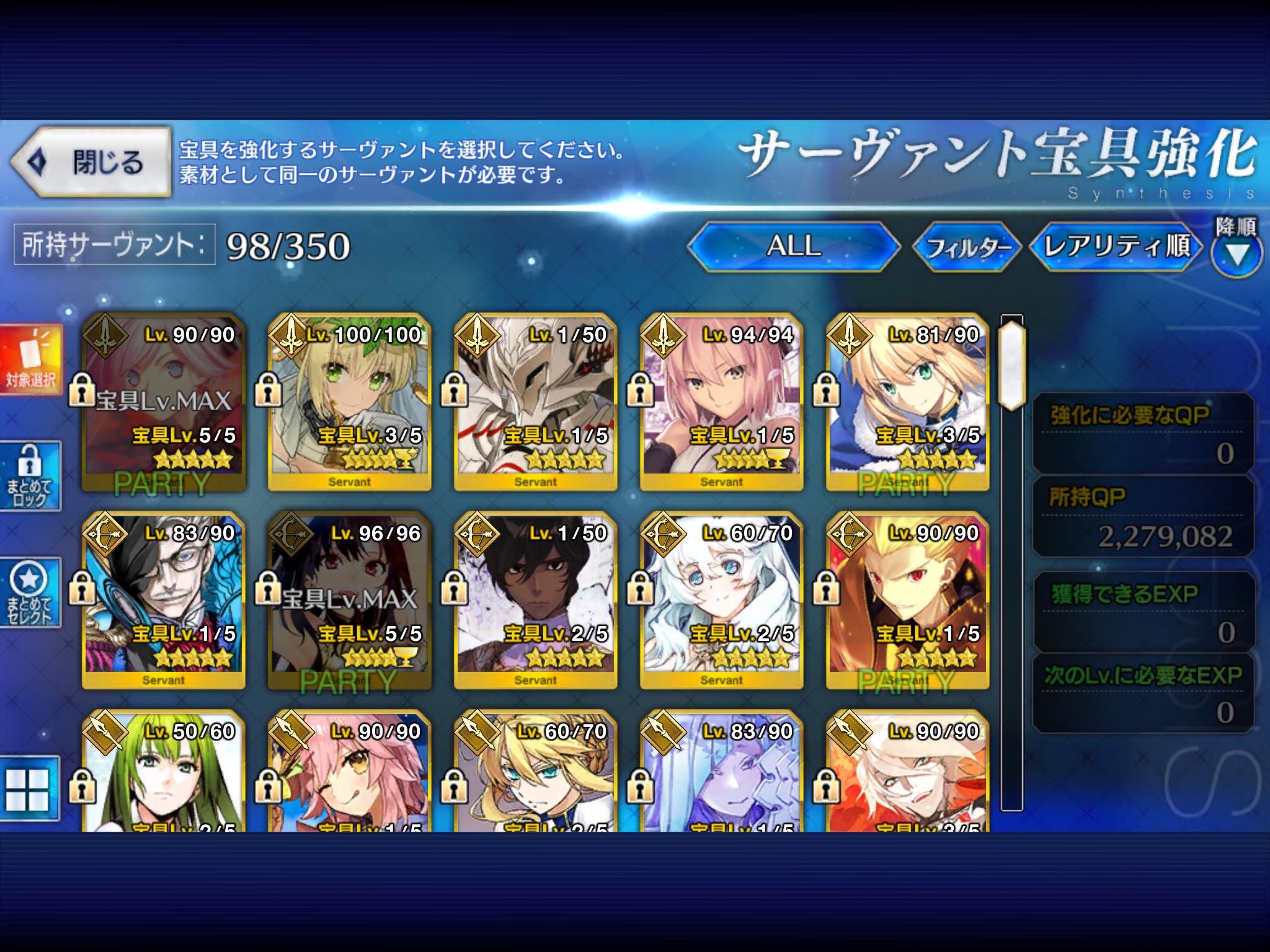Switch the grid view layout icon

coord(29,788)
